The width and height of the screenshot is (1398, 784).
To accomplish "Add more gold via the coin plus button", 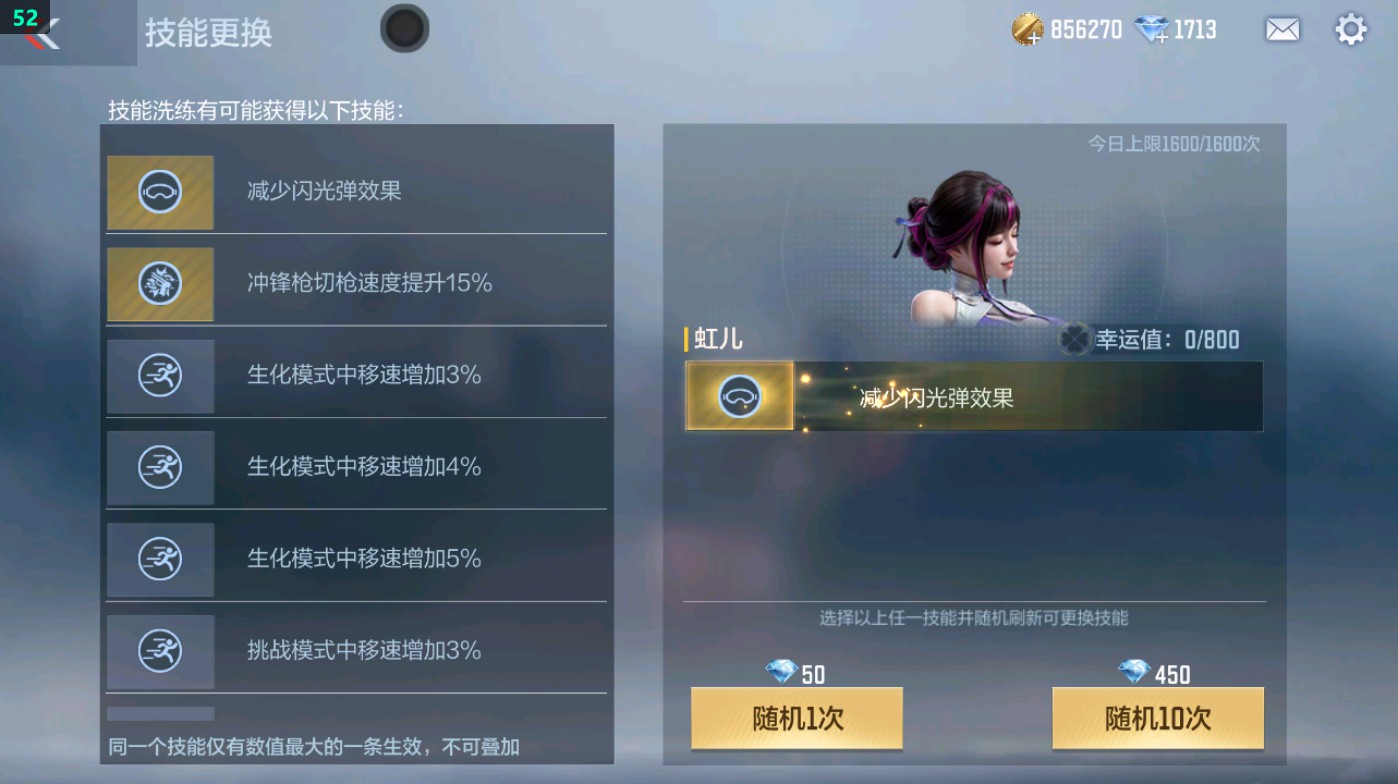I will click(x=1035, y=38).
